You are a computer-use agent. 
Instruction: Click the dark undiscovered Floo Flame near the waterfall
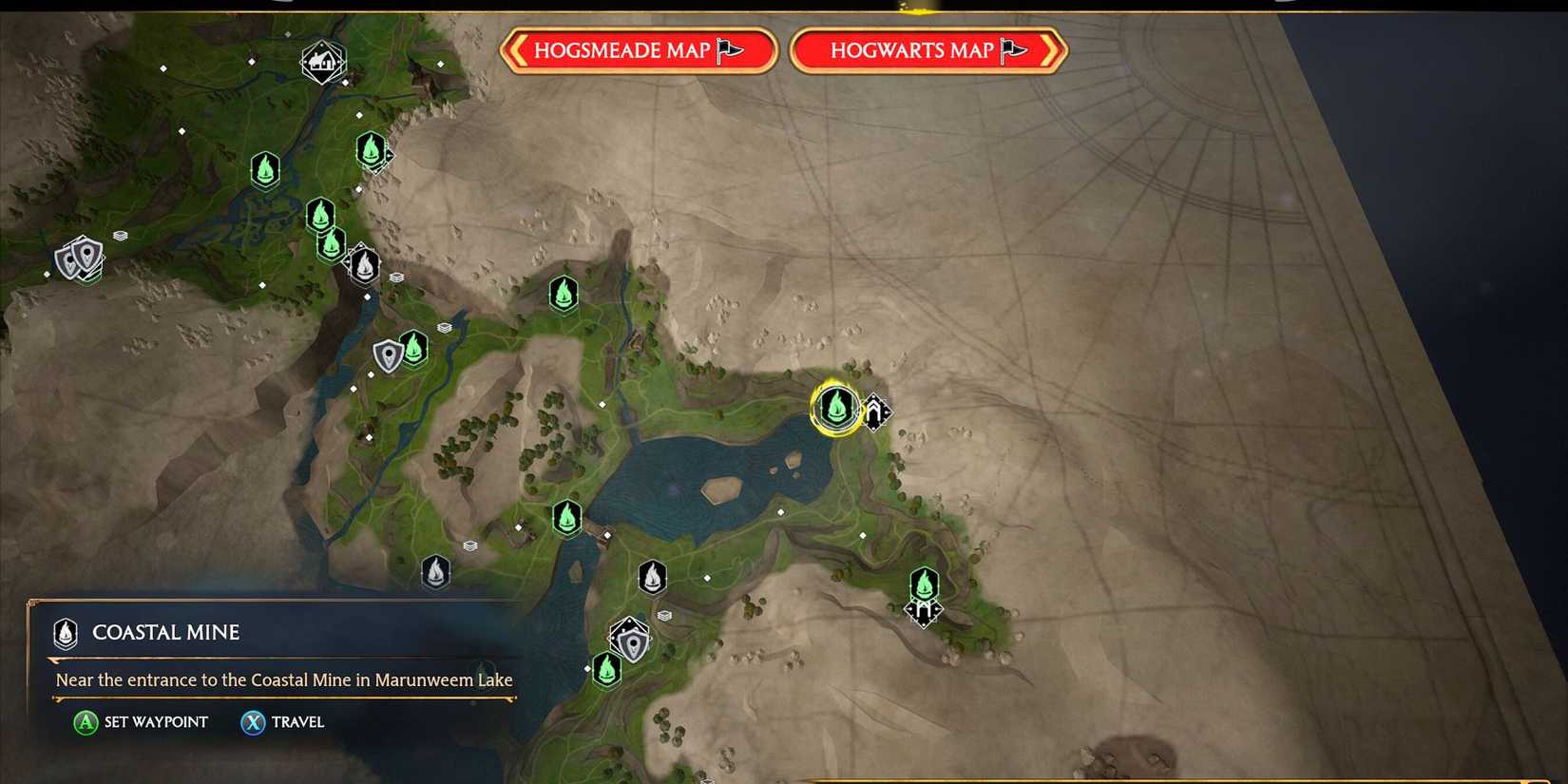[x=366, y=266]
